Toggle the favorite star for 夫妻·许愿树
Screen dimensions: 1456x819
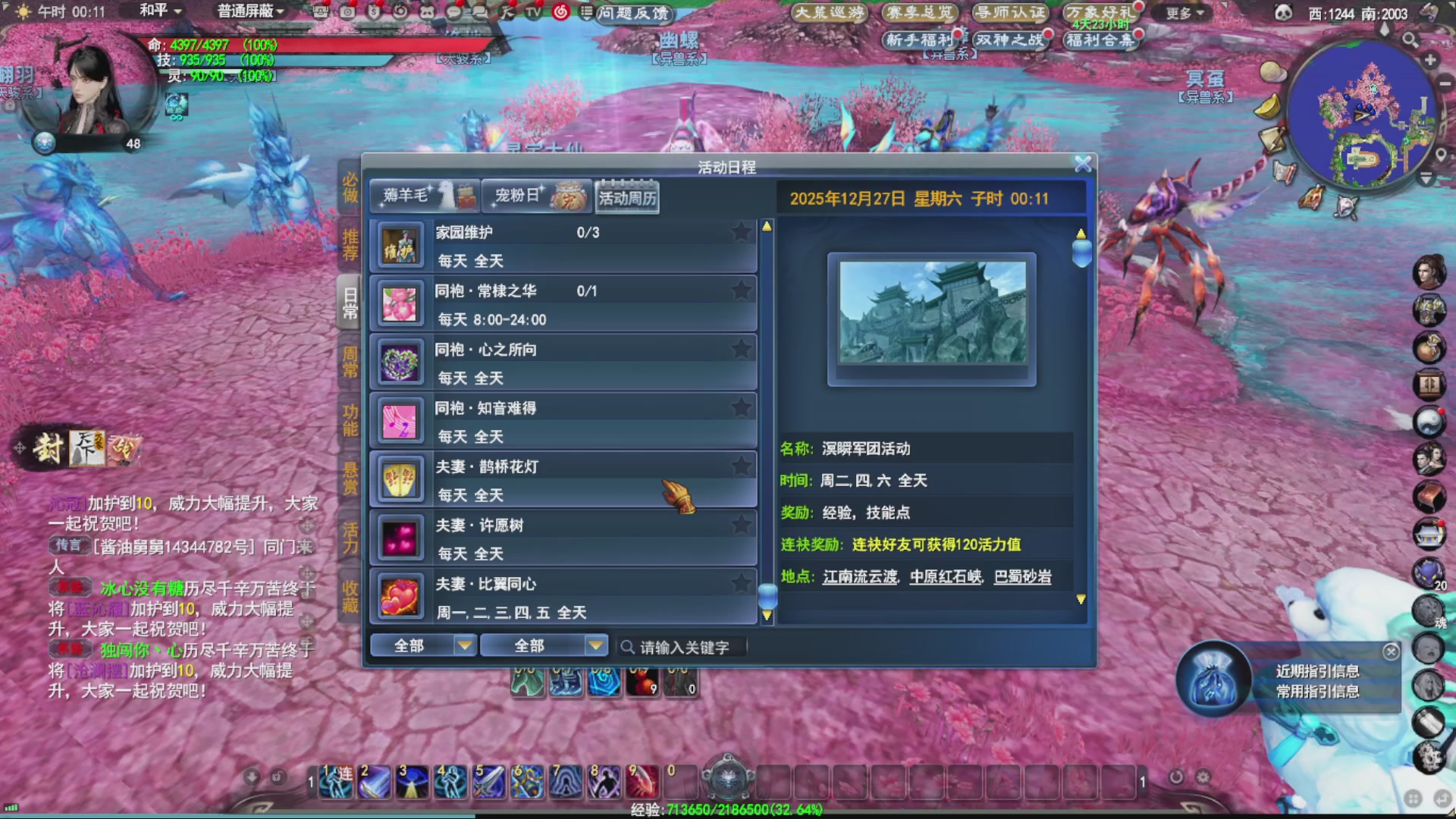coord(739,524)
